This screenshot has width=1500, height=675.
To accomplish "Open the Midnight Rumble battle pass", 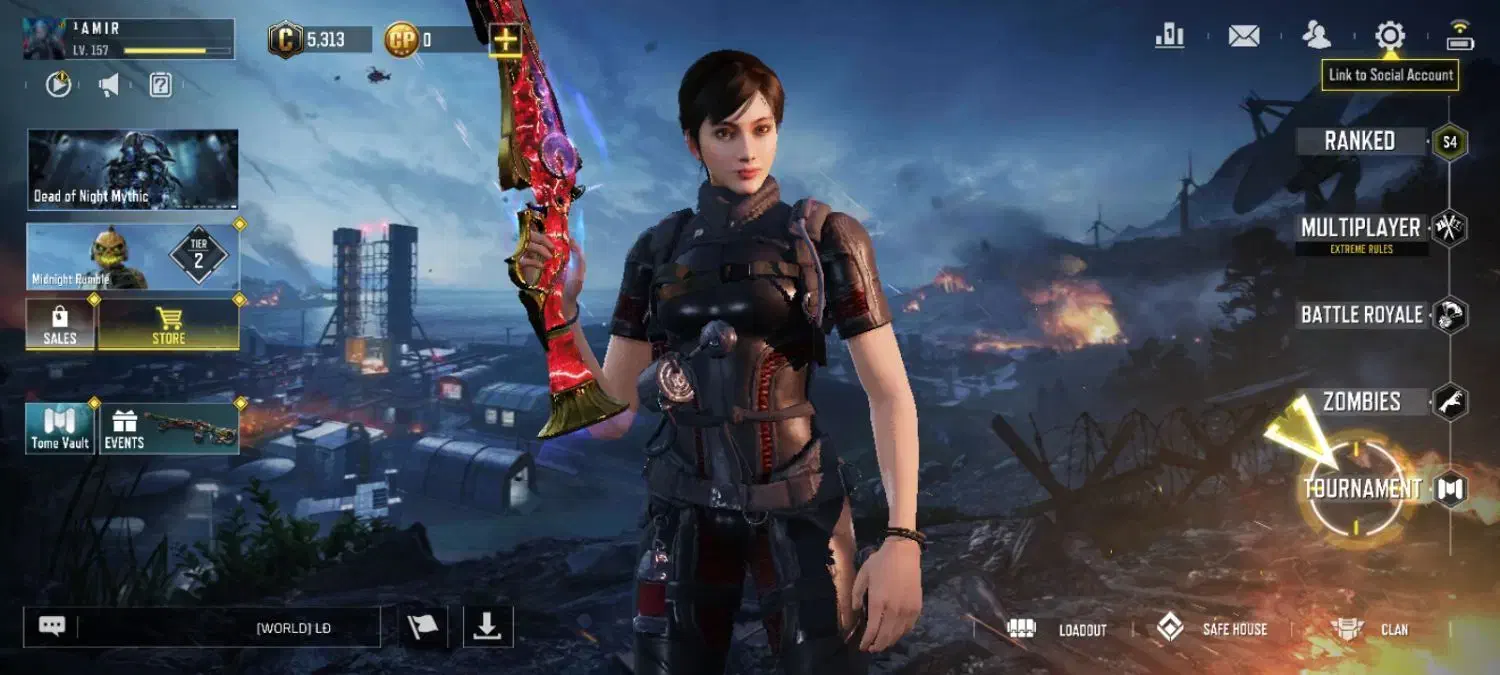I will (x=133, y=257).
